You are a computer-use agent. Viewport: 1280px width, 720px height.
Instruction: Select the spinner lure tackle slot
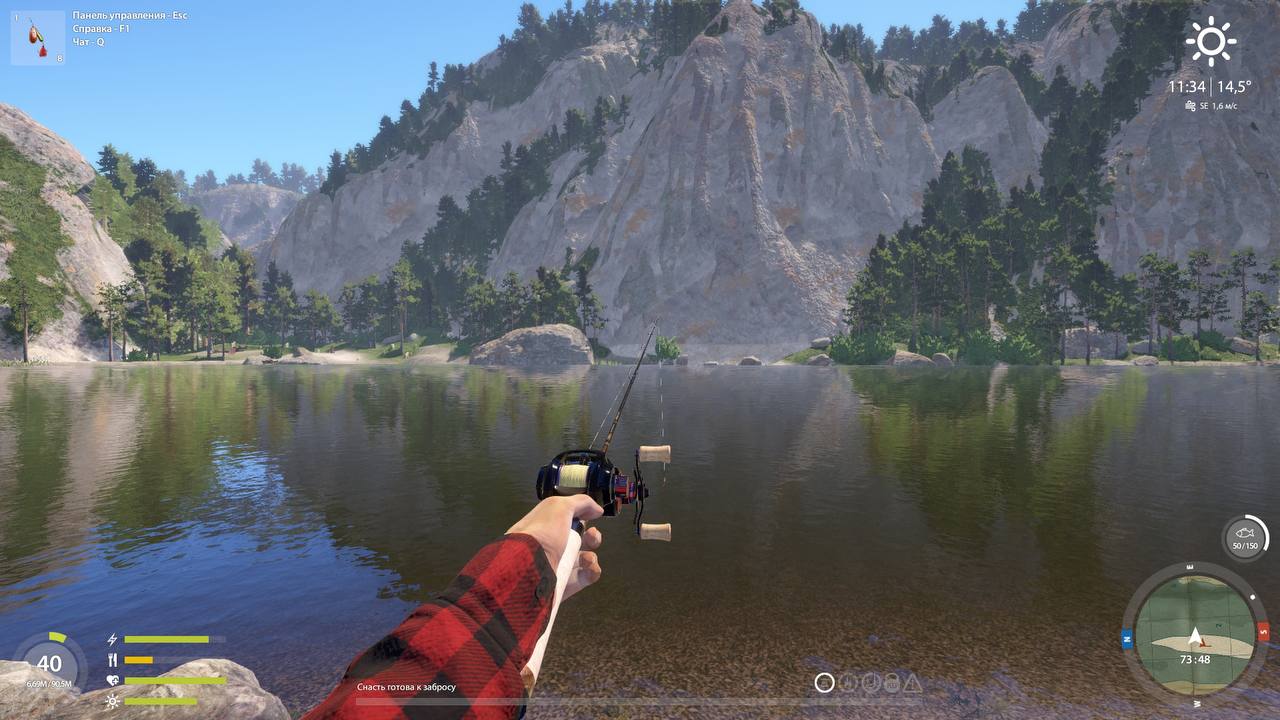(38, 38)
